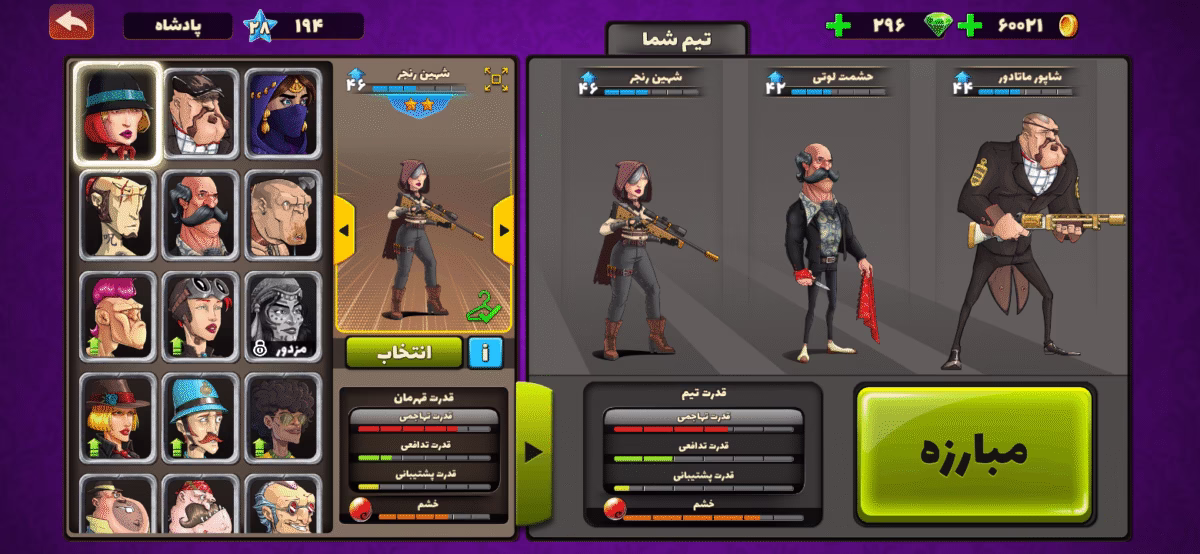Open hero info with the blue i button
Screen dimensions: 1200x554
click(485, 352)
